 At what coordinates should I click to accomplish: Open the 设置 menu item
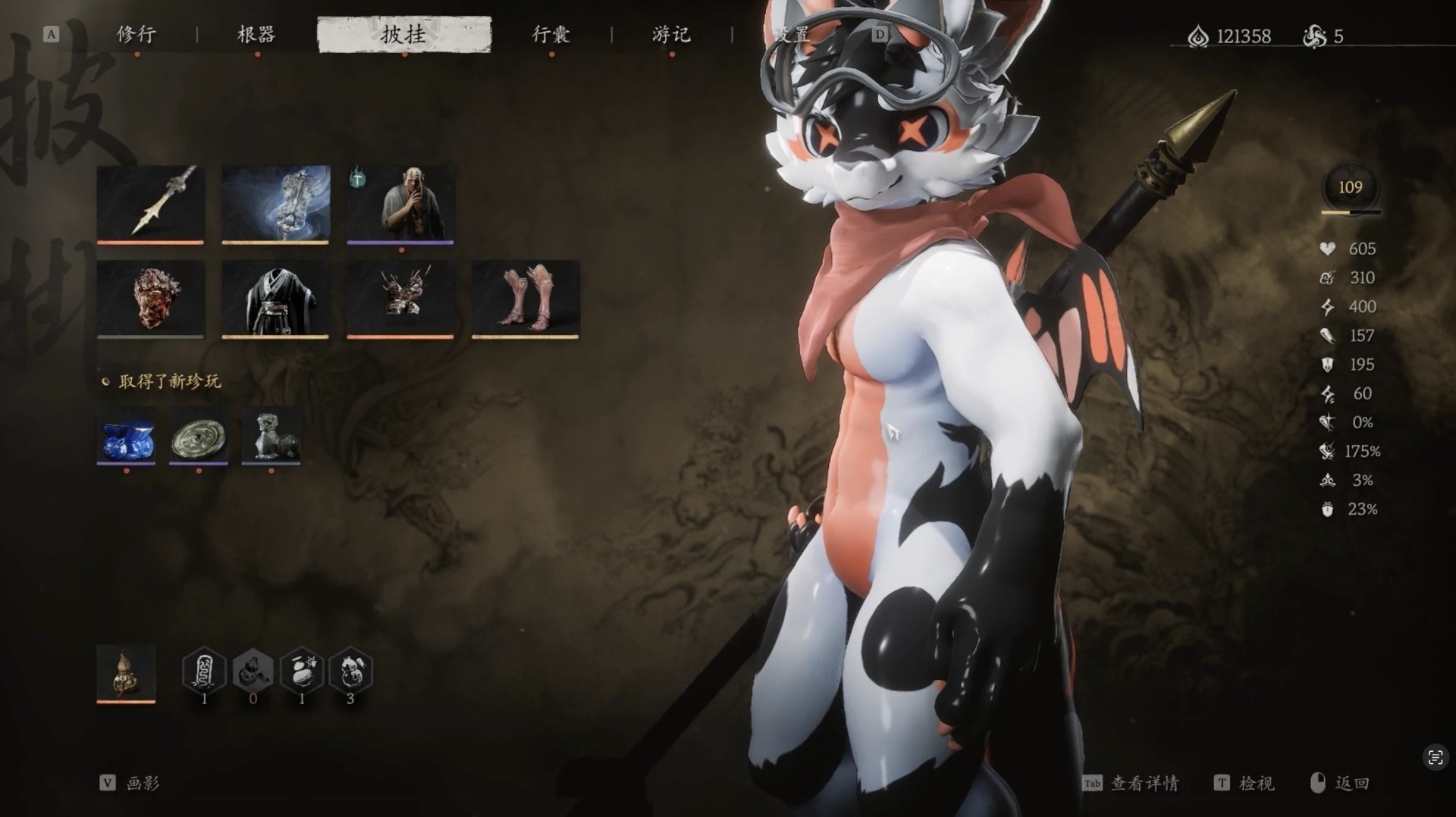pyautogui.click(x=792, y=34)
